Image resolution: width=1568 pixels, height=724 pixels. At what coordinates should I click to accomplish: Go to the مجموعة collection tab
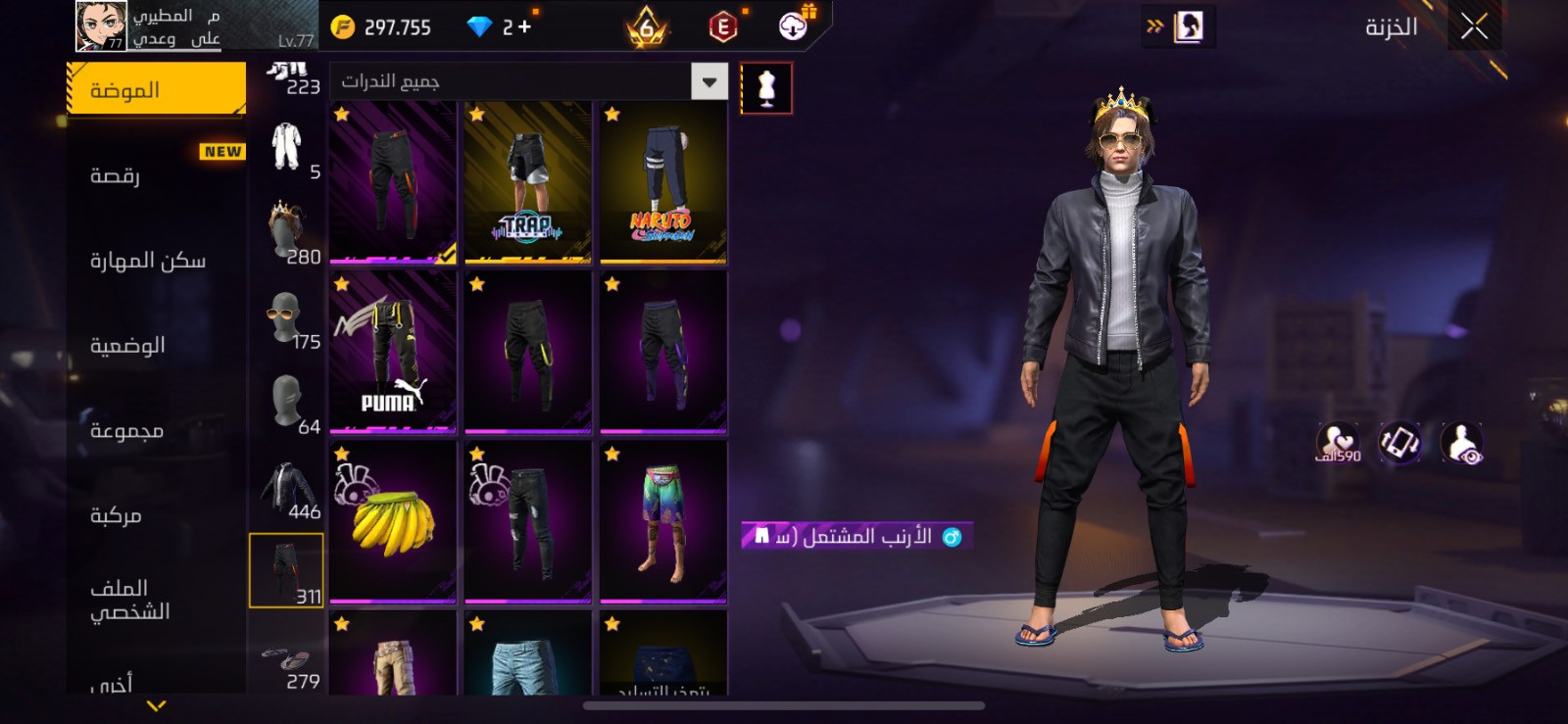(157, 430)
